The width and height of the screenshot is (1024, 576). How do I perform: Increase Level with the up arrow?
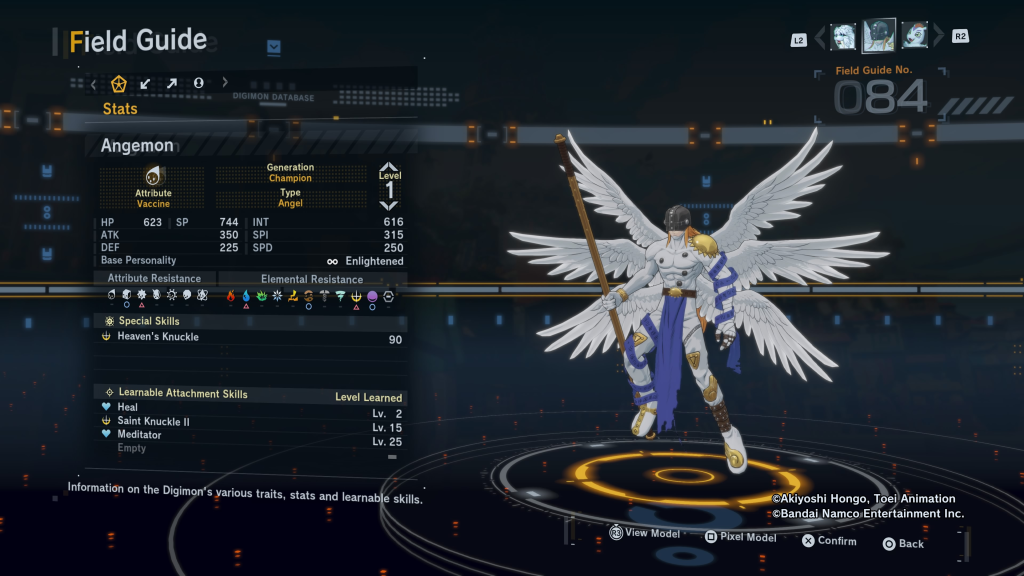pyautogui.click(x=389, y=167)
